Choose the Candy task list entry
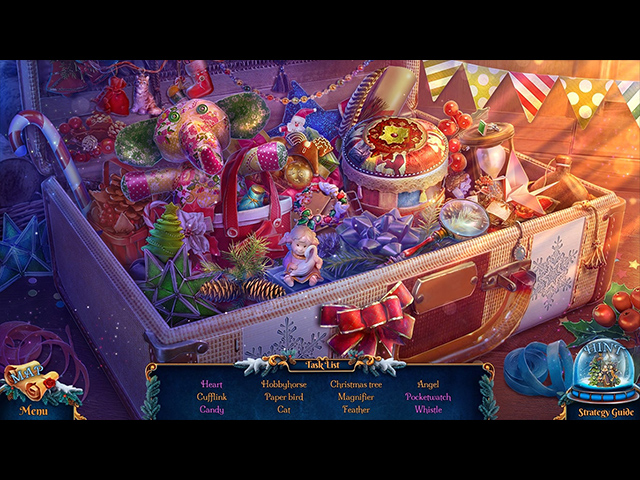This screenshot has width=640, height=480. pyautogui.click(x=212, y=410)
